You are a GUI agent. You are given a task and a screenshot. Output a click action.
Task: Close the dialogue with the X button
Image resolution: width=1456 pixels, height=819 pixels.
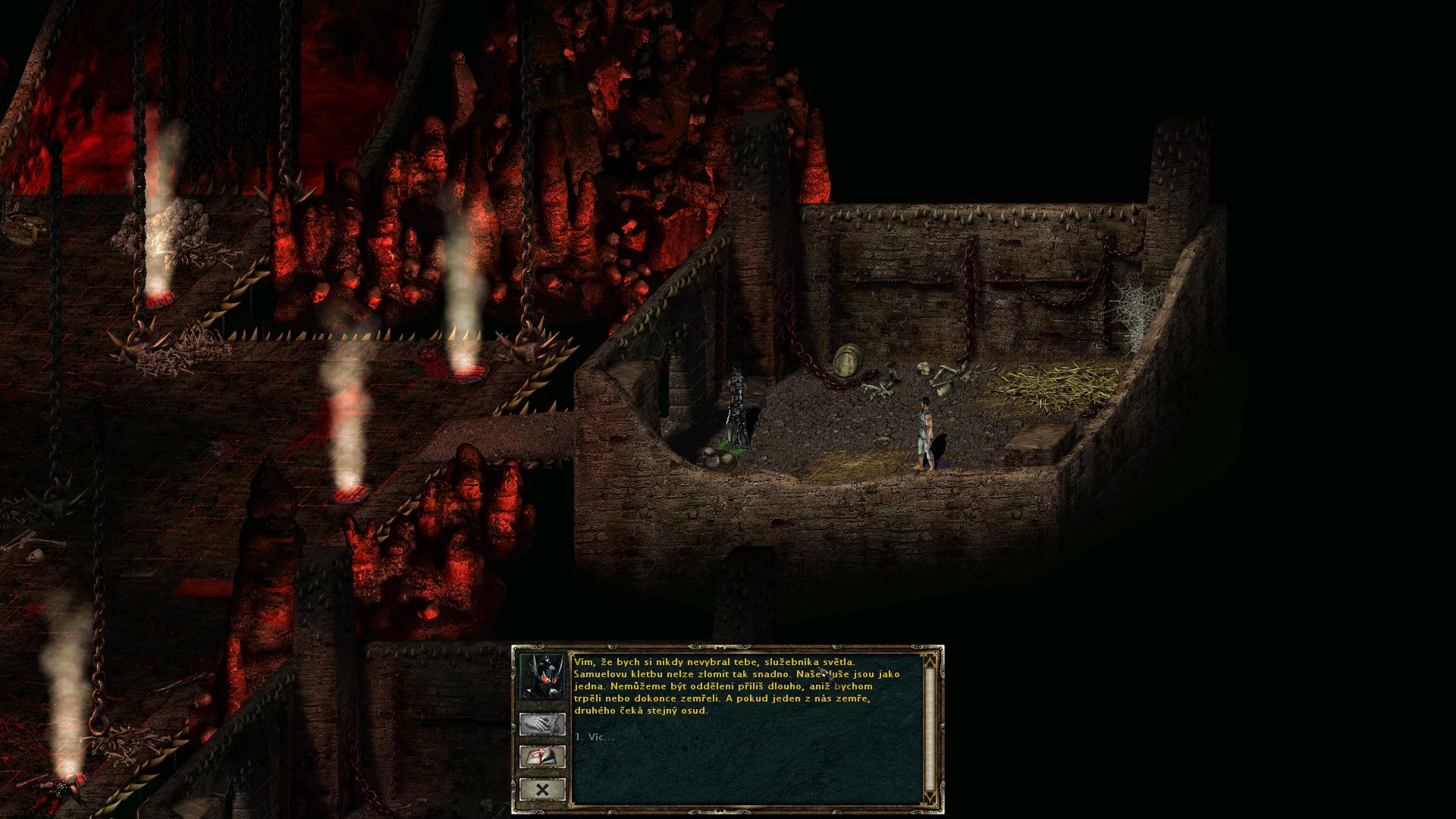542,790
